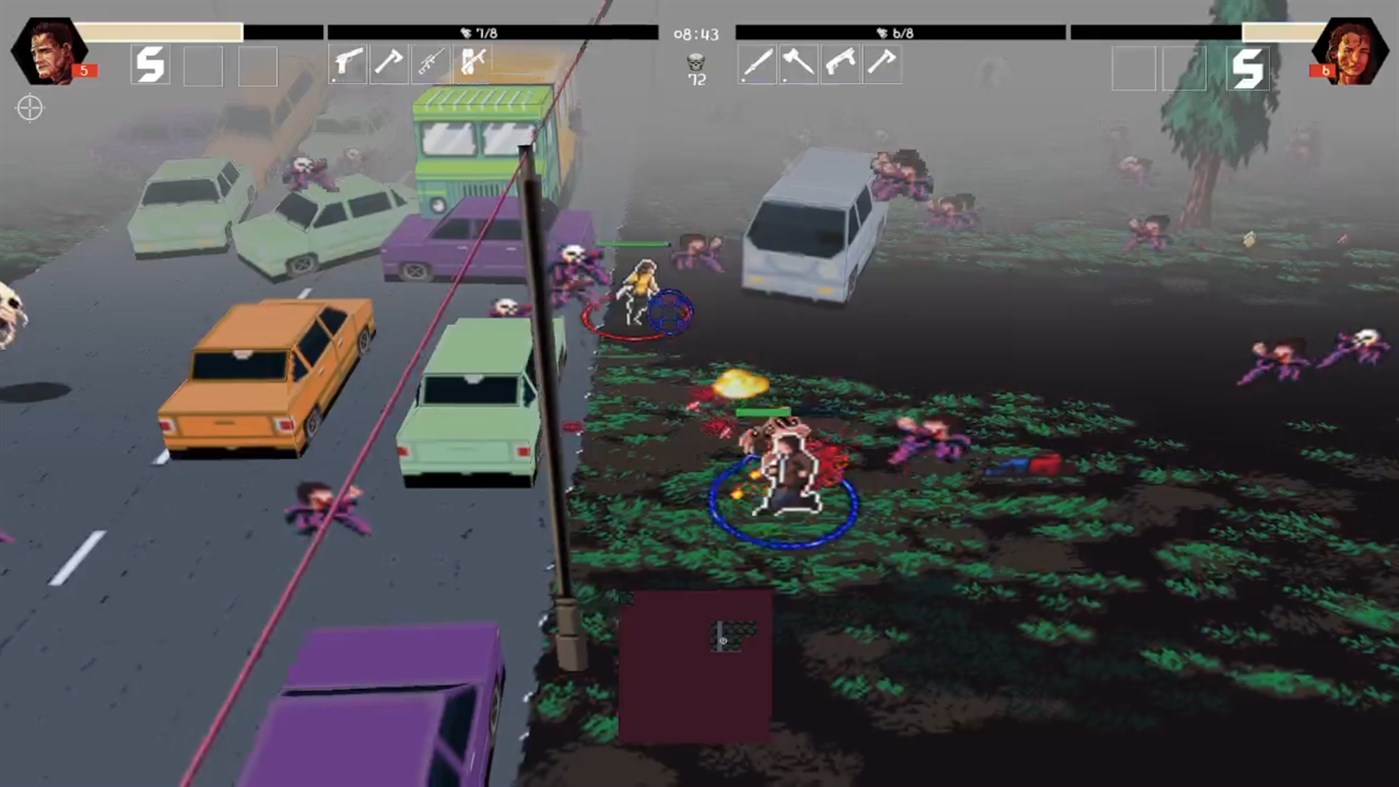Select the pistol in player one's loadout
Screen dimensions: 1399x787
tap(347, 62)
